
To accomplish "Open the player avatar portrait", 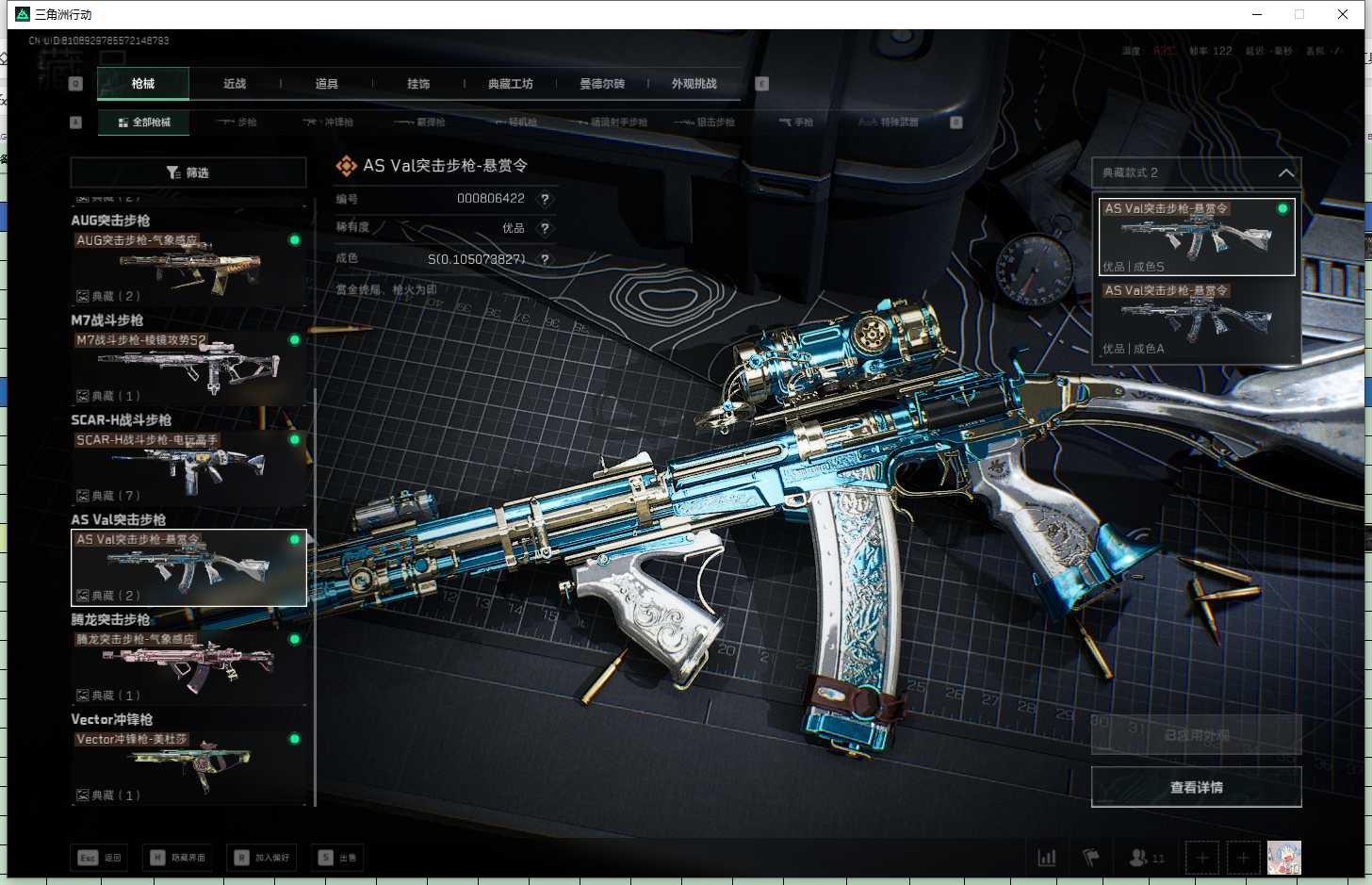I will 1283,858.
